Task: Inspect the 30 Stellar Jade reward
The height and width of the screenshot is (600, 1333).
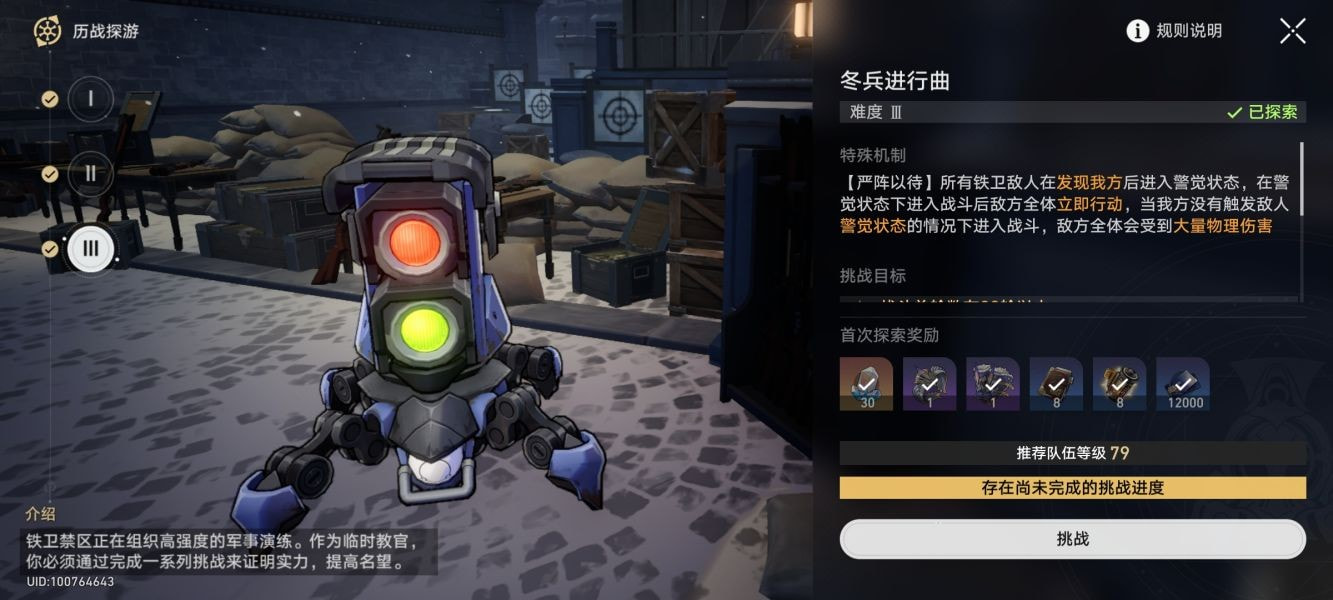Action: tap(866, 384)
